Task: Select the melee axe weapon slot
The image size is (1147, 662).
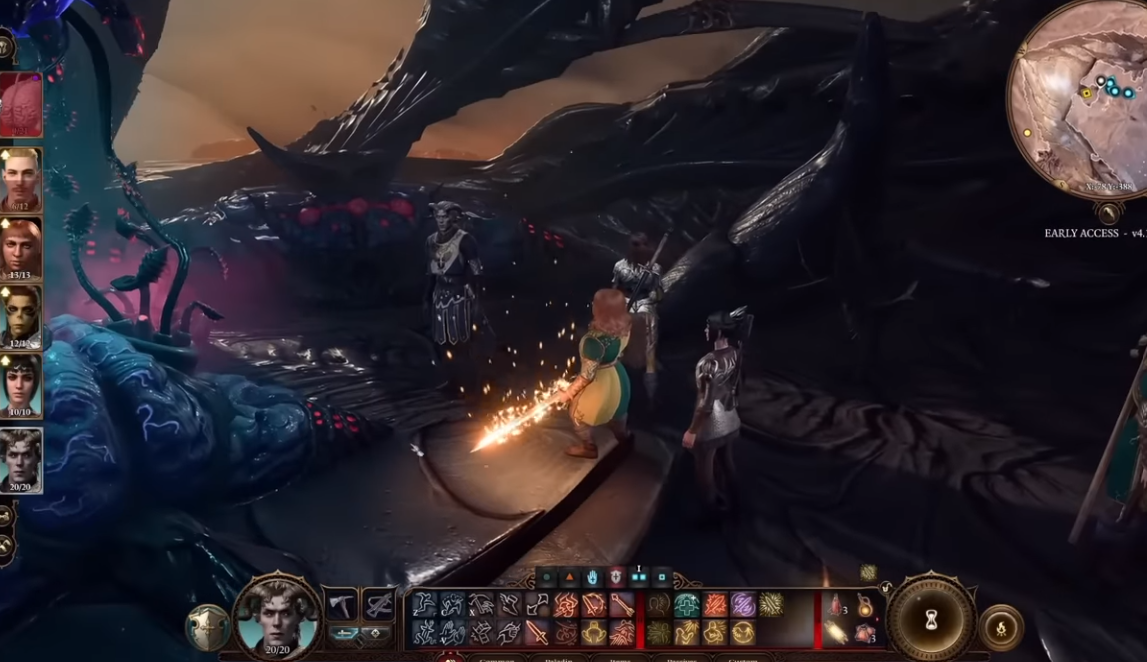Action: pyautogui.click(x=341, y=606)
